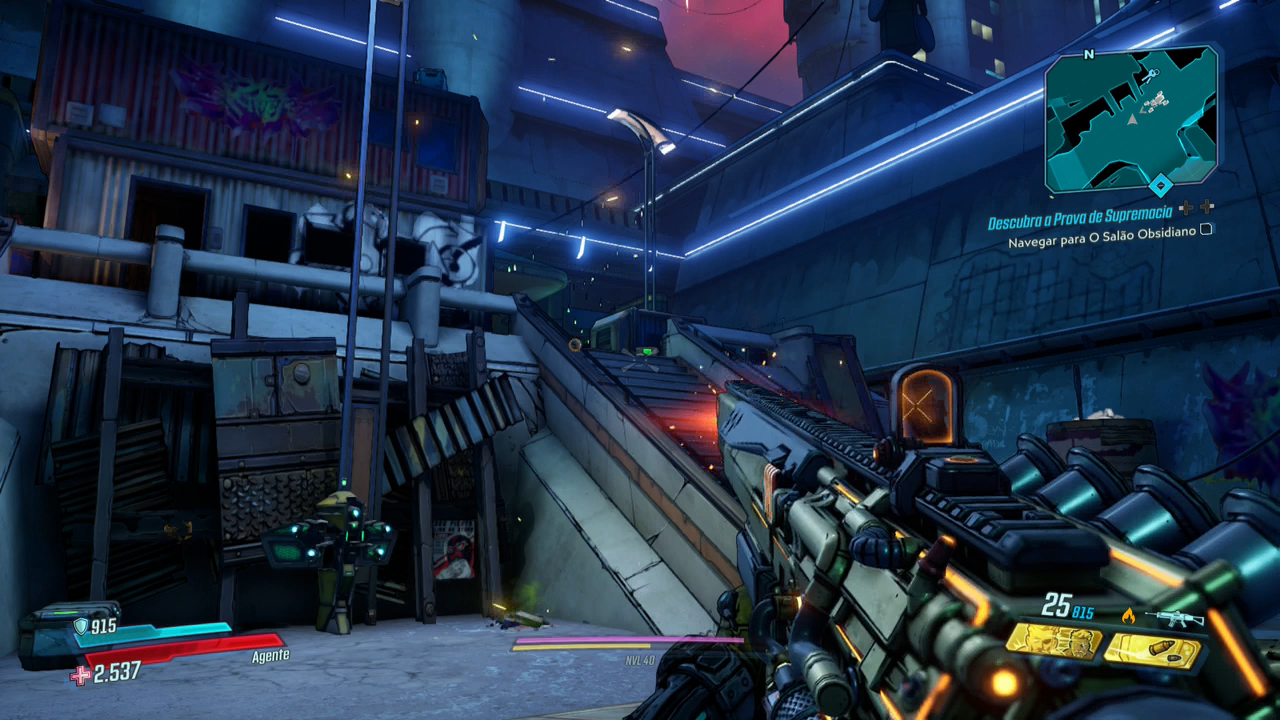Open the minimap in the corner
Viewport: 1280px width, 720px height.
click(1131, 118)
